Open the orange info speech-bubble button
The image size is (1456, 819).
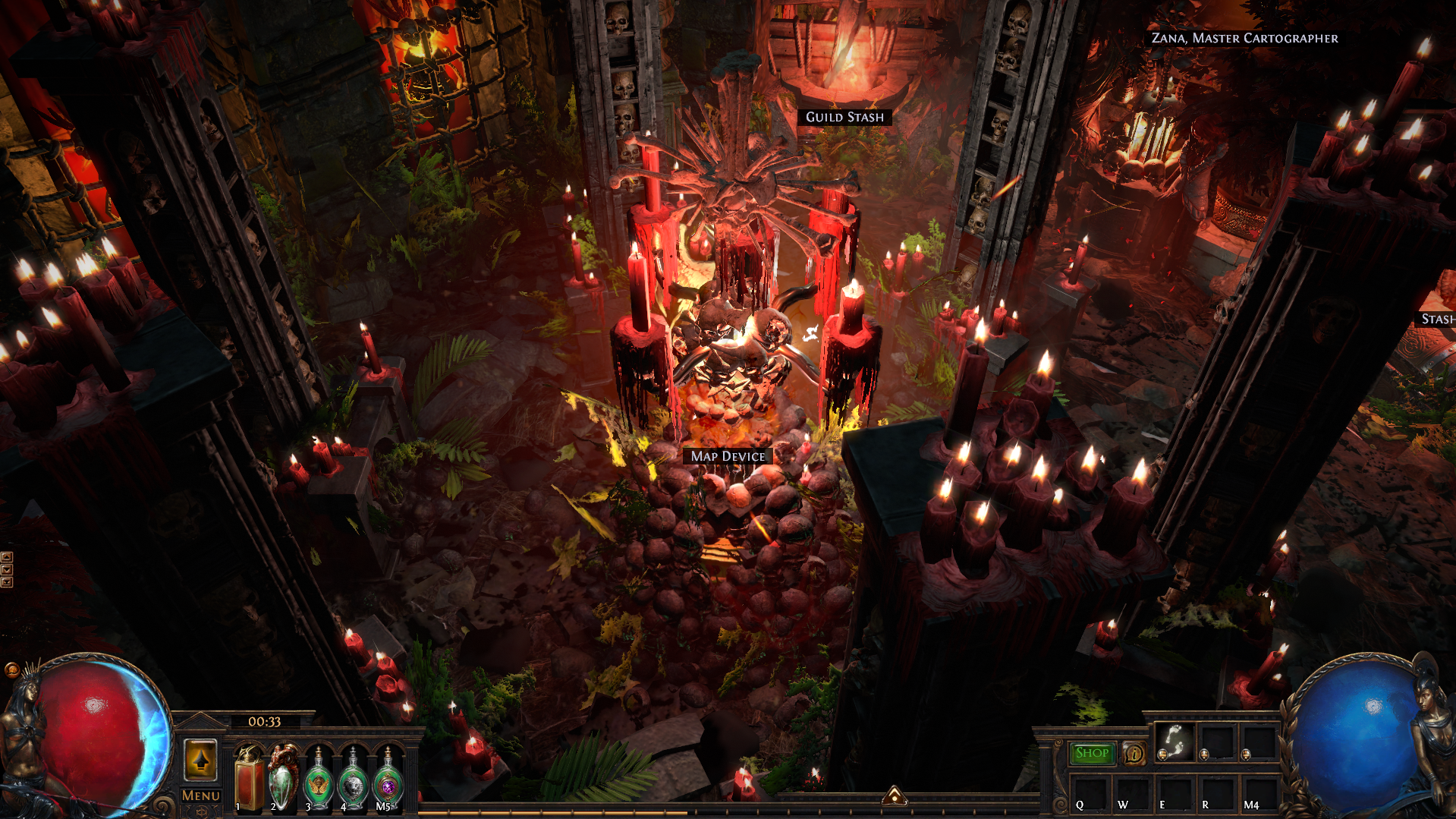click(x=1134, y=753)
